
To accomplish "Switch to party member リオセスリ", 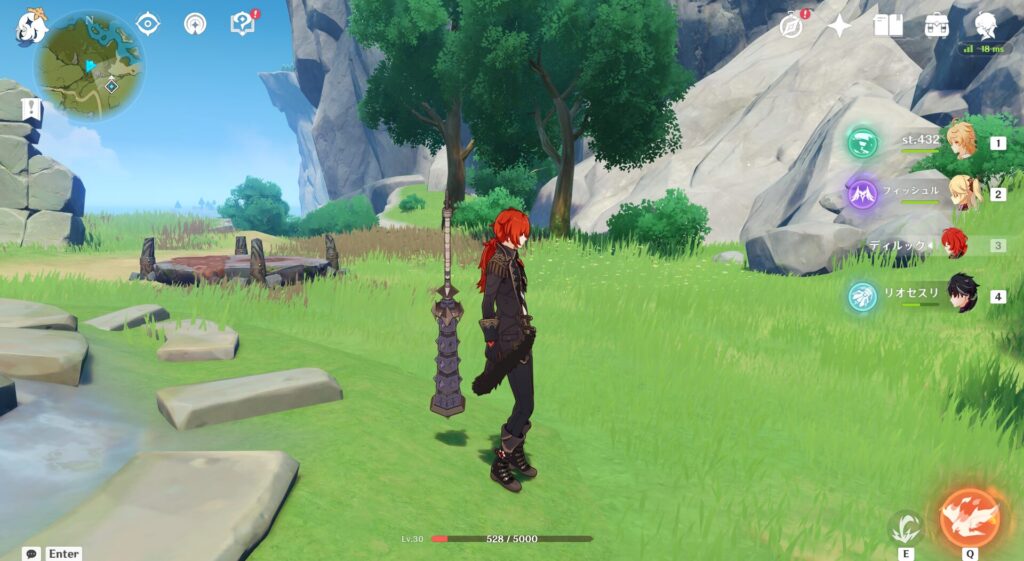I will click(963, 295).
